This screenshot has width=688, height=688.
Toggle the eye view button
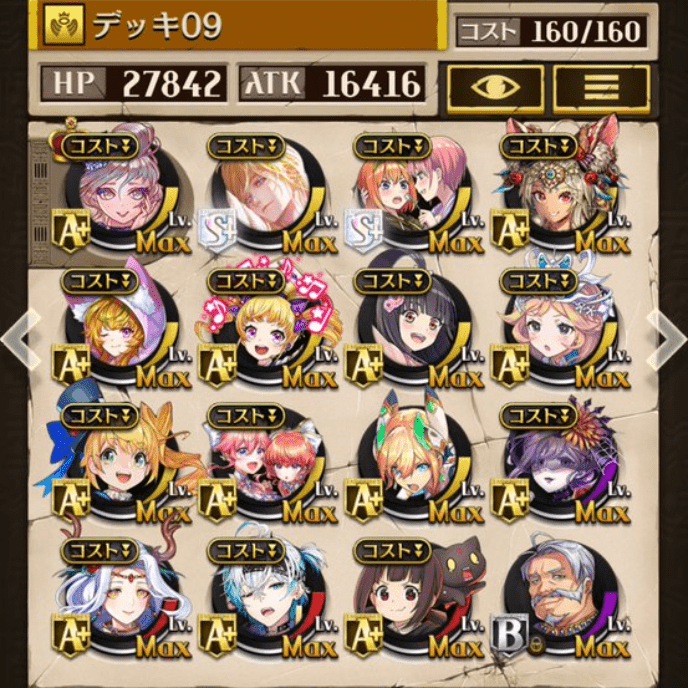[x=495, y=87]
